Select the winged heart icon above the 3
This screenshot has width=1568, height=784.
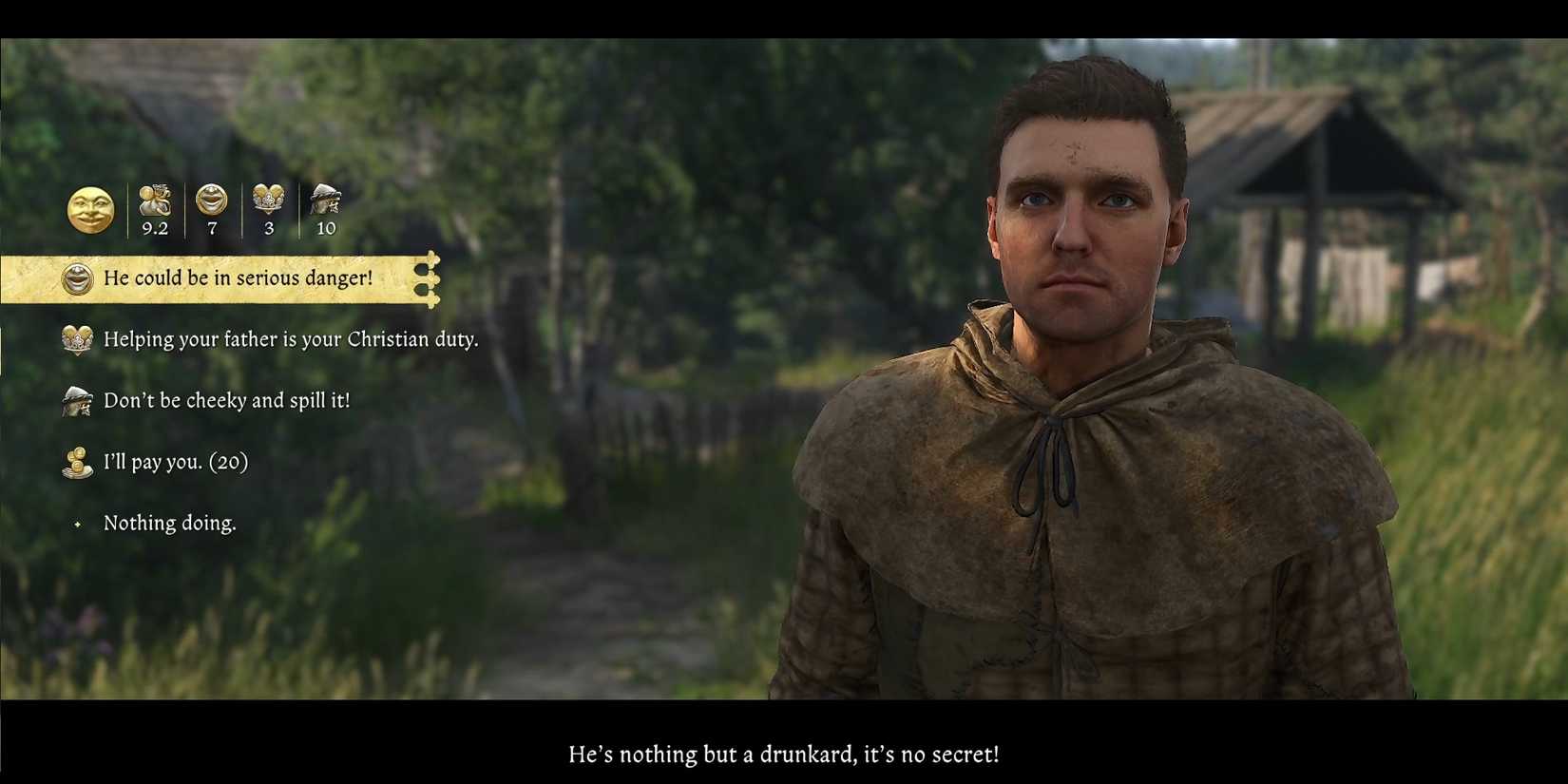click(x=268, y=198)
